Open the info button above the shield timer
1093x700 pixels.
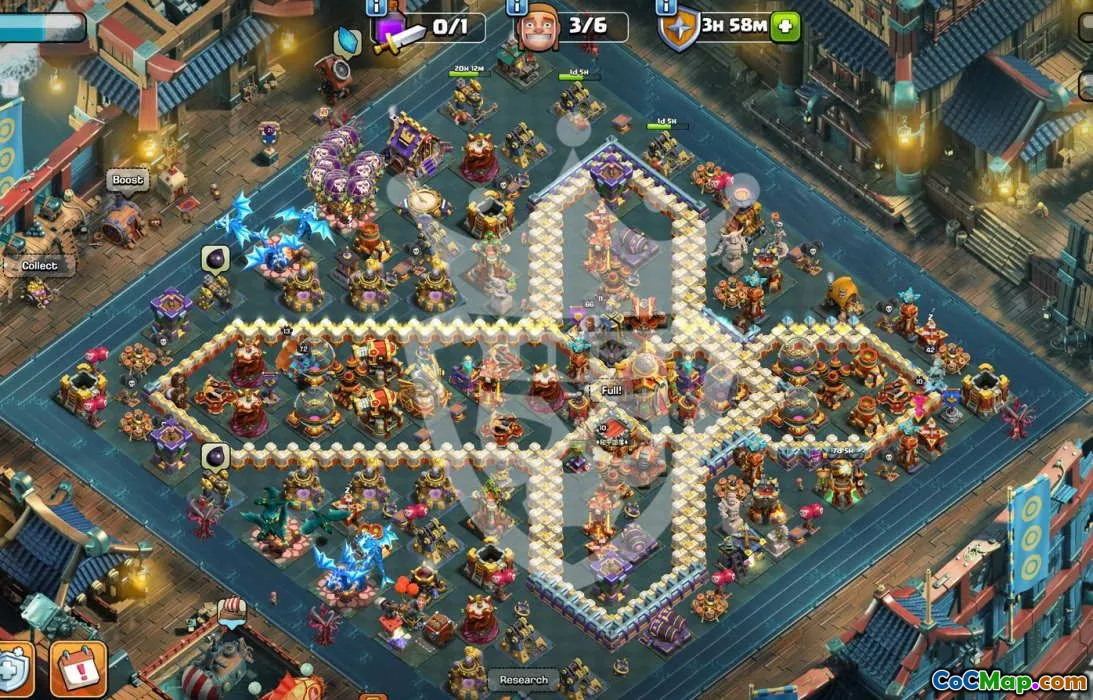pos(665,7)
